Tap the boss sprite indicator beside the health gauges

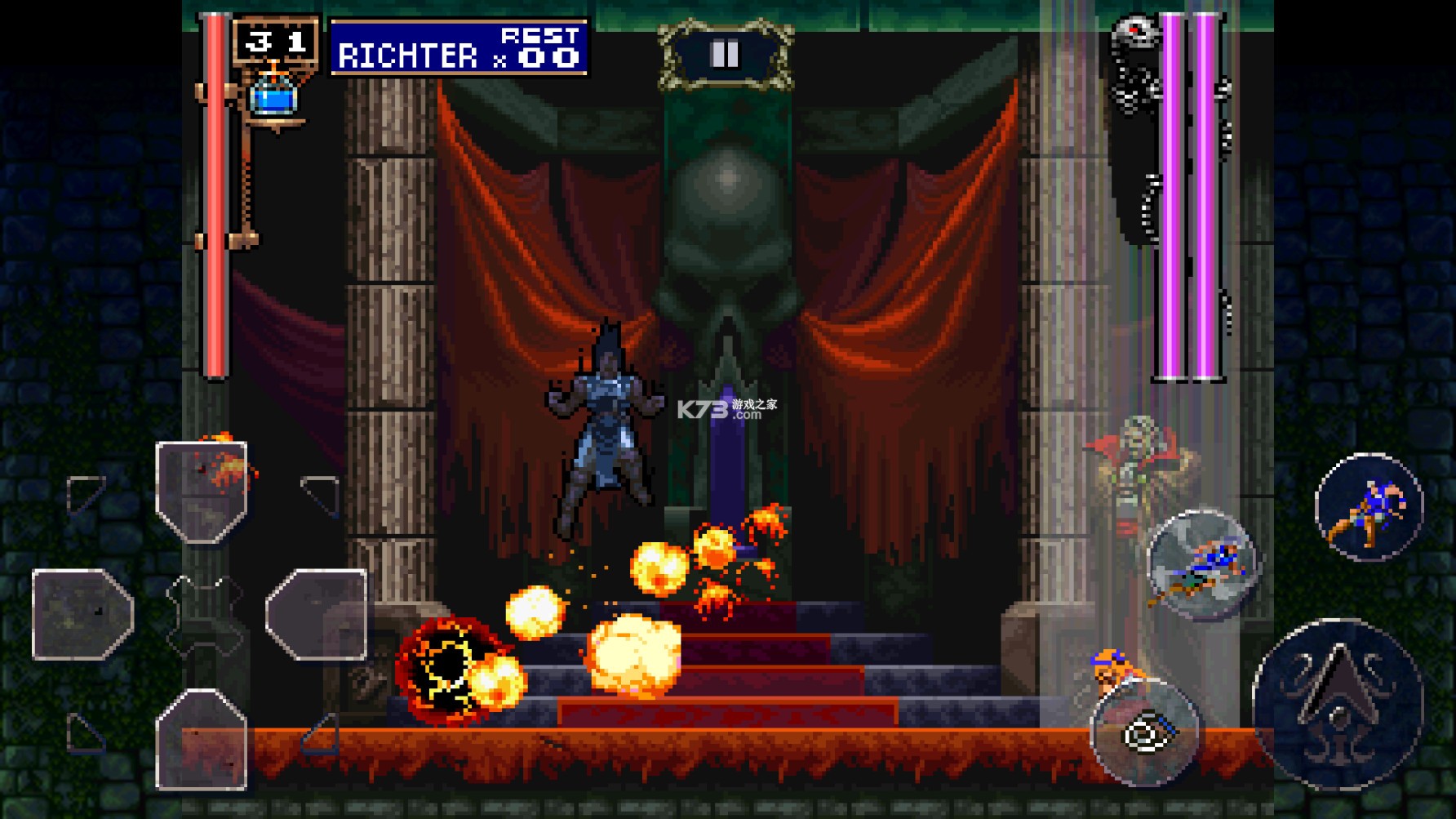tap(1134, 57)
